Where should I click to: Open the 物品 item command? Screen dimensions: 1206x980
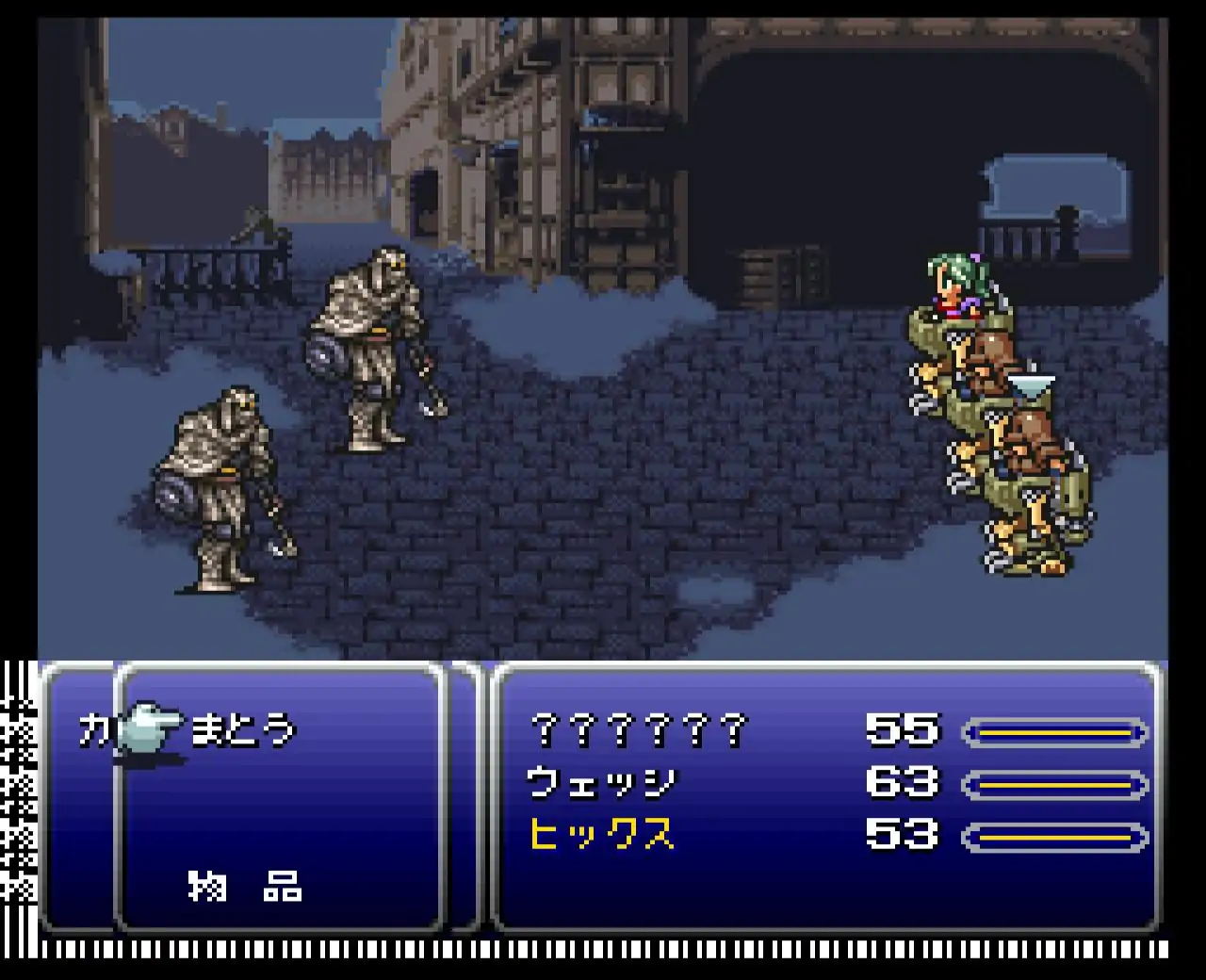click(244, 886)
